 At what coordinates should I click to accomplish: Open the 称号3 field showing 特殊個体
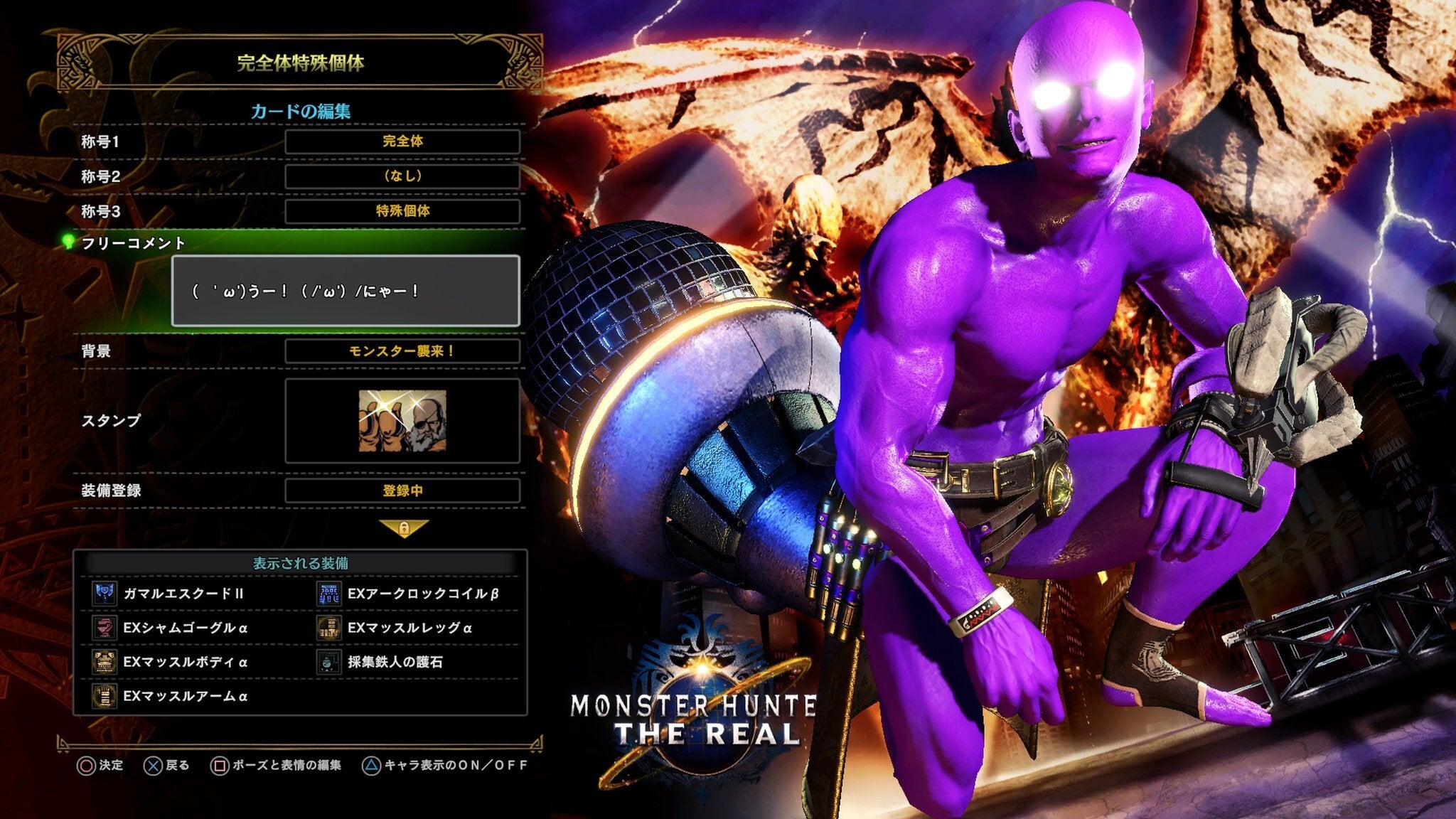pyautogui.click(x=402, y=211)
